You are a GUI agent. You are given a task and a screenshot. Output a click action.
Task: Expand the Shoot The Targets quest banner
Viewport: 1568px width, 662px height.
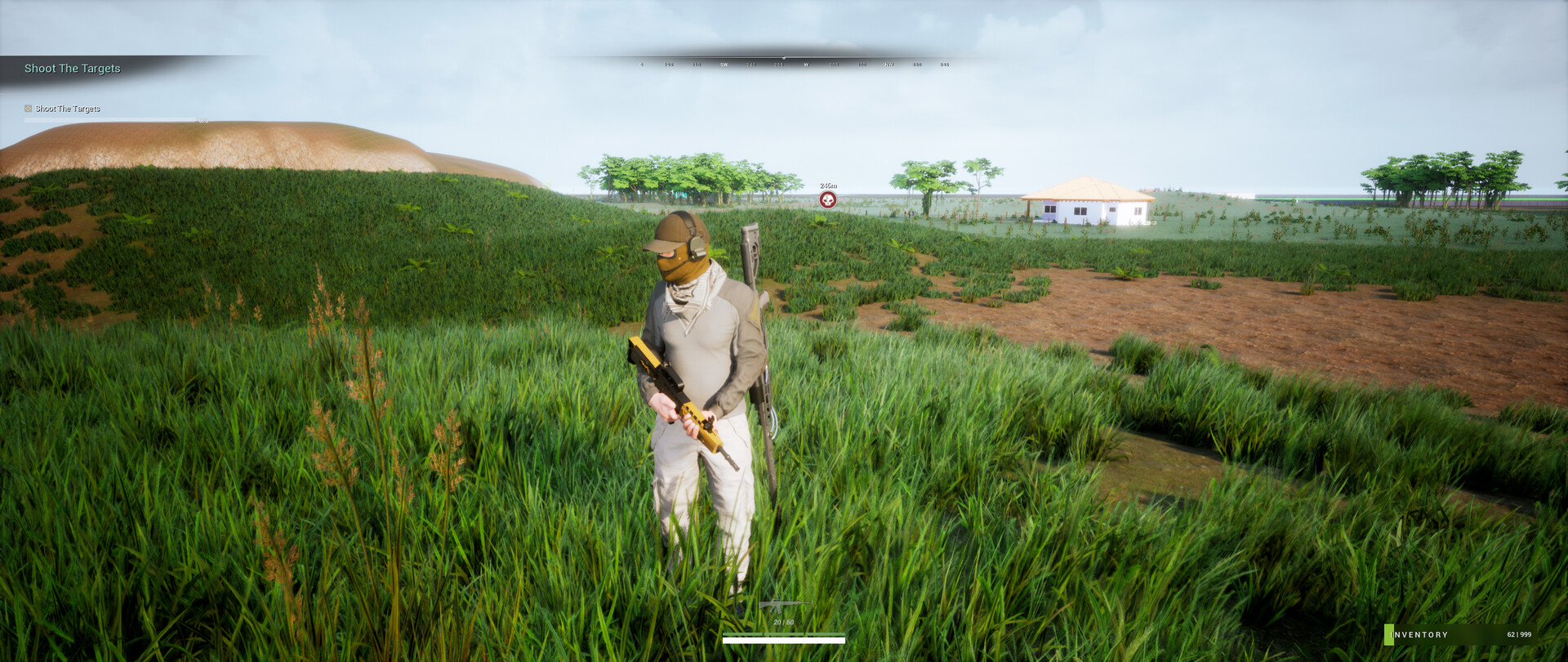click(72, 69)
